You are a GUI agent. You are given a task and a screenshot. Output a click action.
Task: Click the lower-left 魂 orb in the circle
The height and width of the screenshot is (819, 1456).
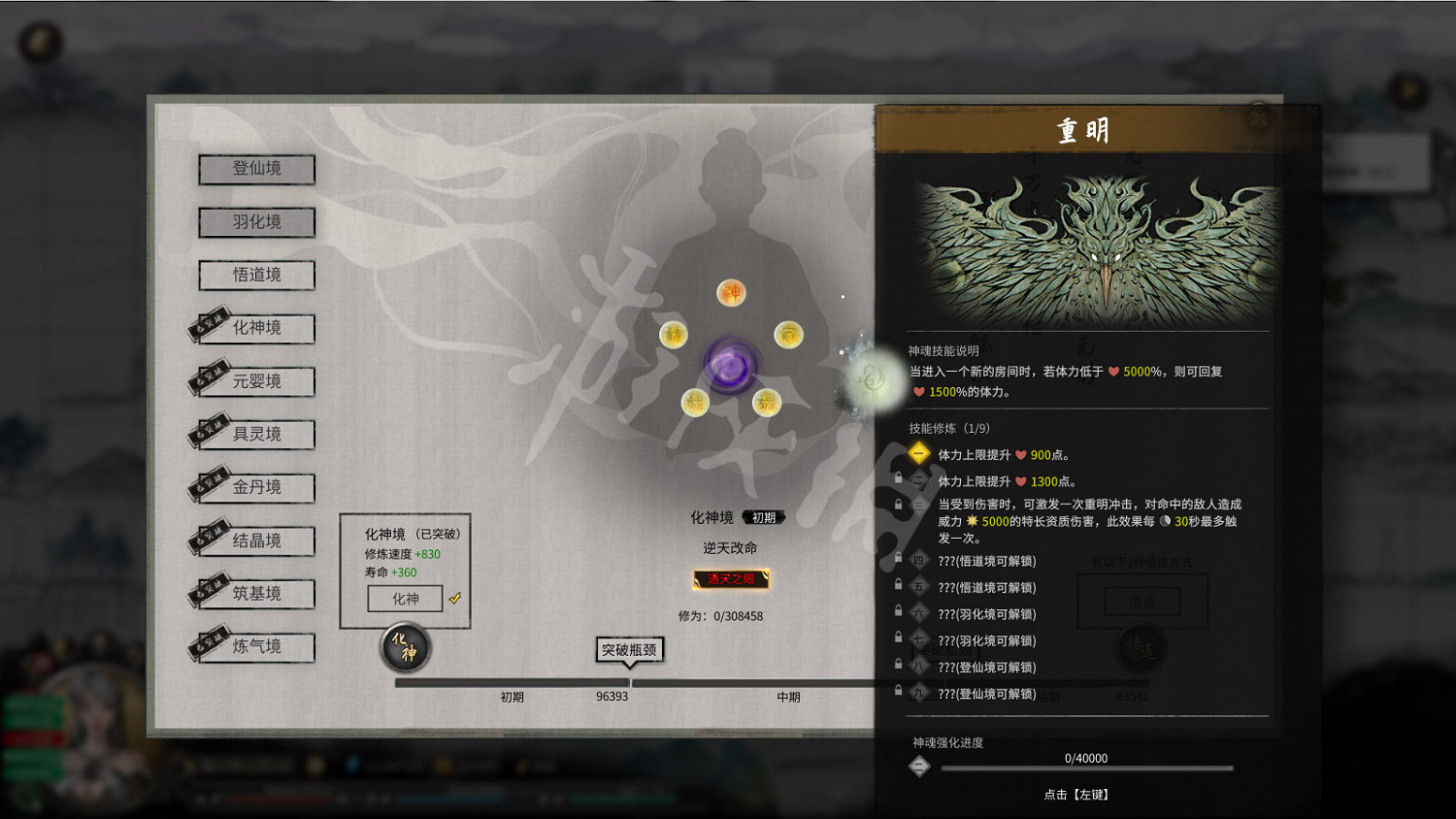tap(695, 402)
